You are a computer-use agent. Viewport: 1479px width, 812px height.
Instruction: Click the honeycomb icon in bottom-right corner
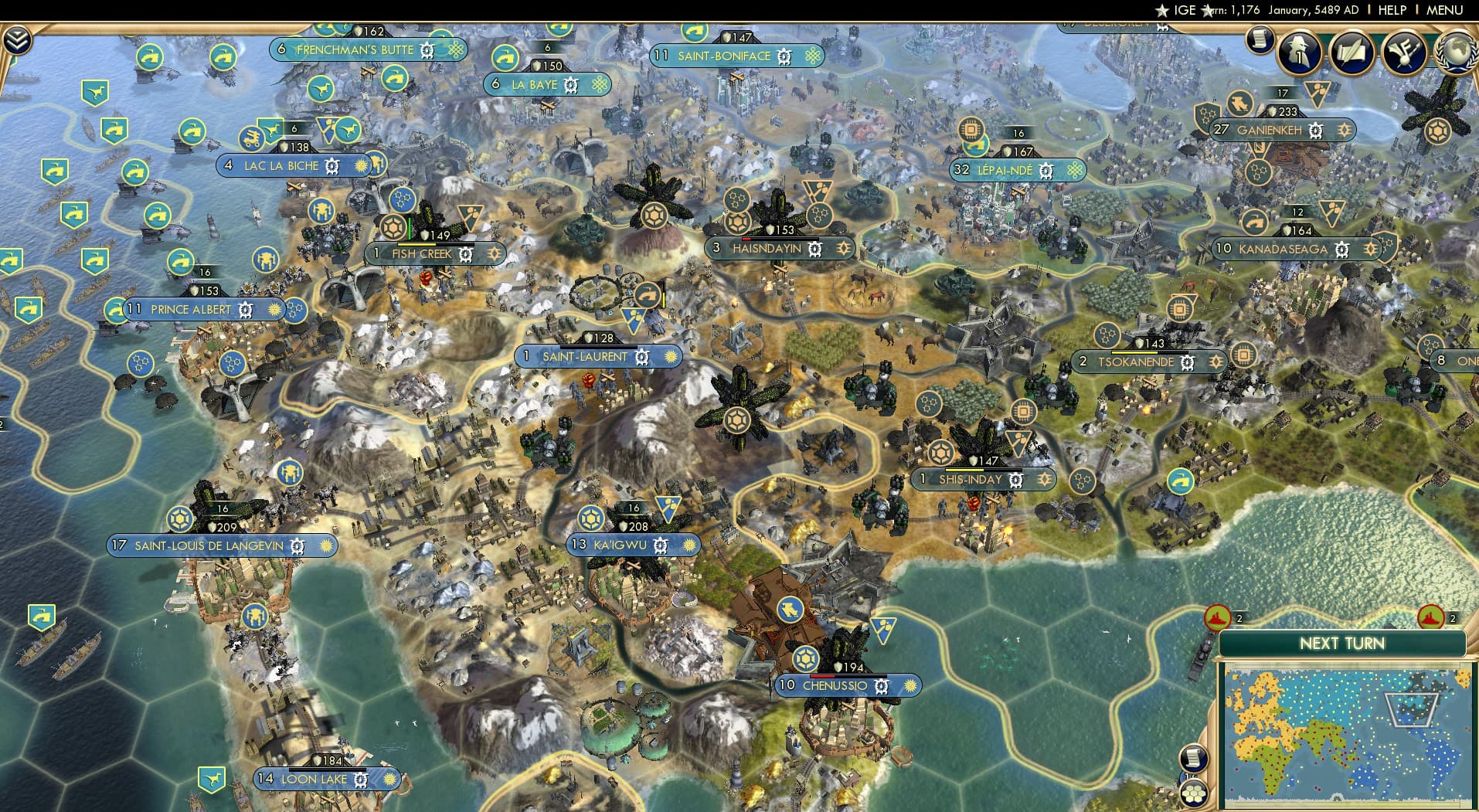click(x=1194, y=794)
